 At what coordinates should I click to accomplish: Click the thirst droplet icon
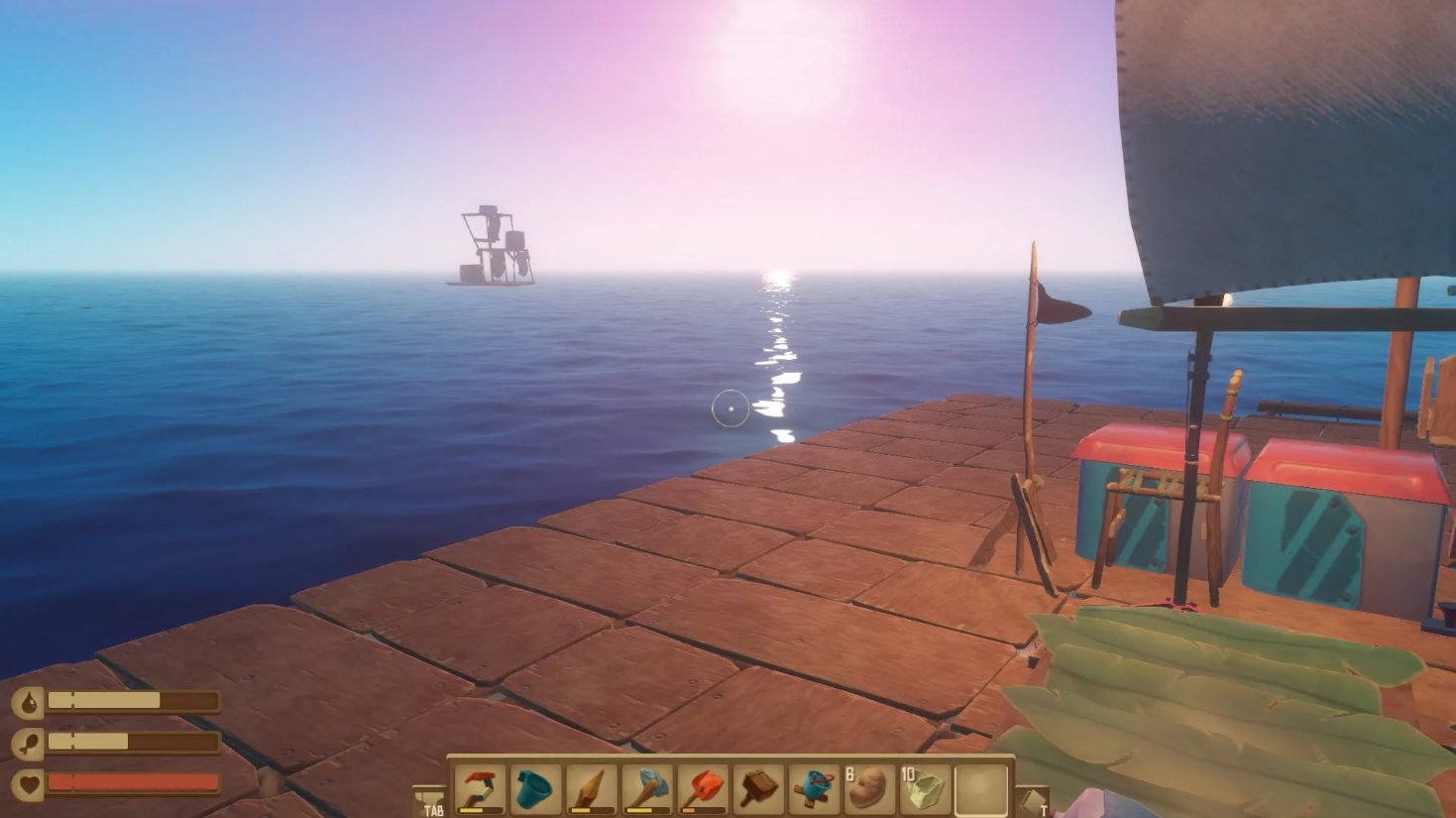tap(31, 700)
